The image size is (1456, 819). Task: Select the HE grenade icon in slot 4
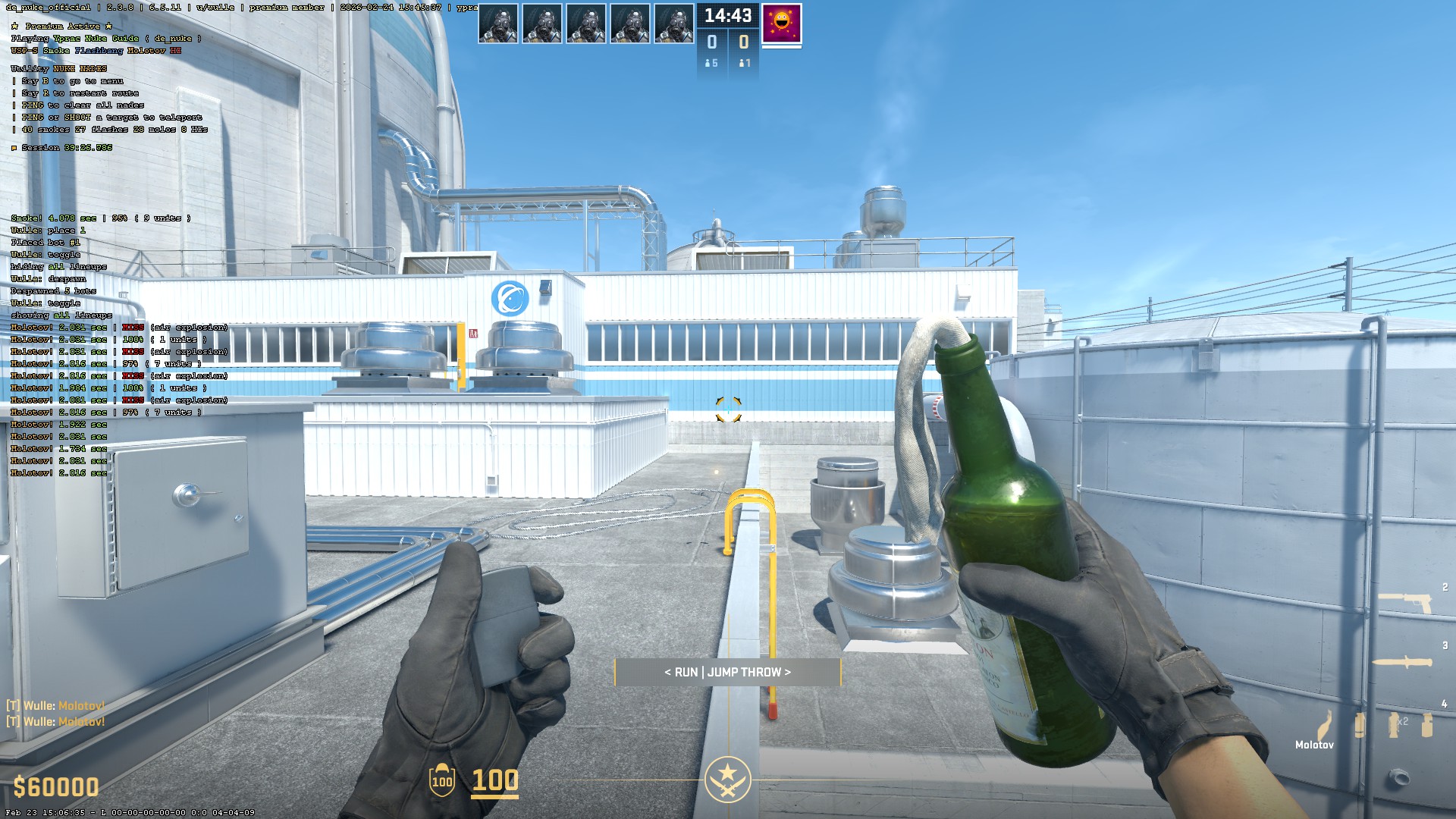click(1427, 725)
